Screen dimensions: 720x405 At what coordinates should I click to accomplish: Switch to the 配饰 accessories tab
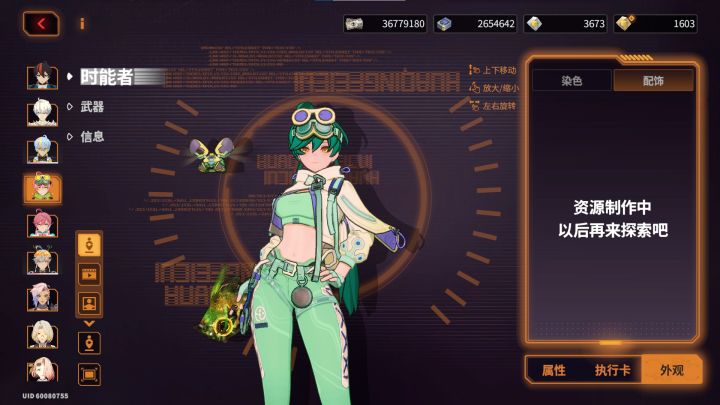653,81
